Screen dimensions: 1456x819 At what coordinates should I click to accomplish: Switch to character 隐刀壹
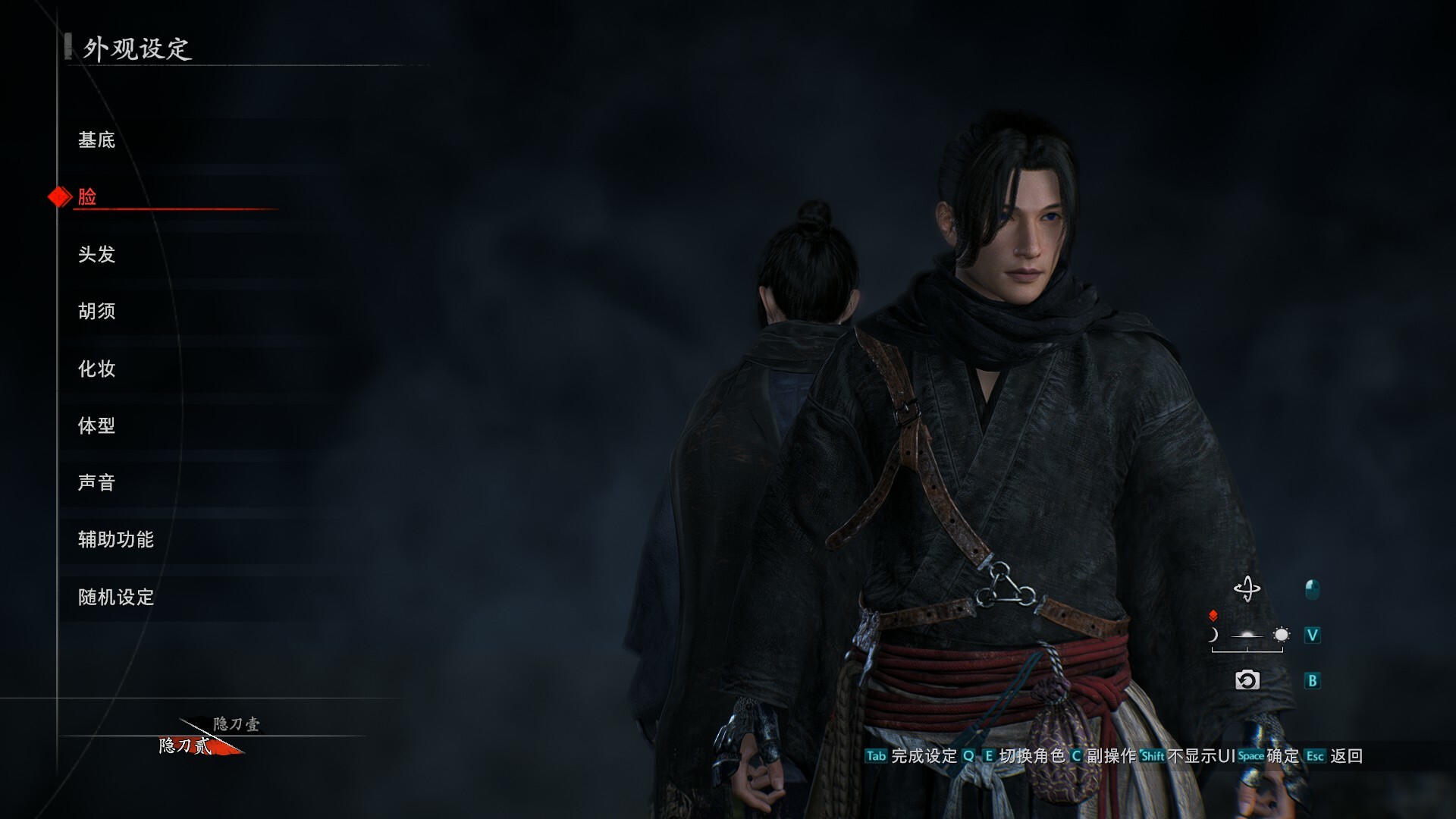point(237,723)
